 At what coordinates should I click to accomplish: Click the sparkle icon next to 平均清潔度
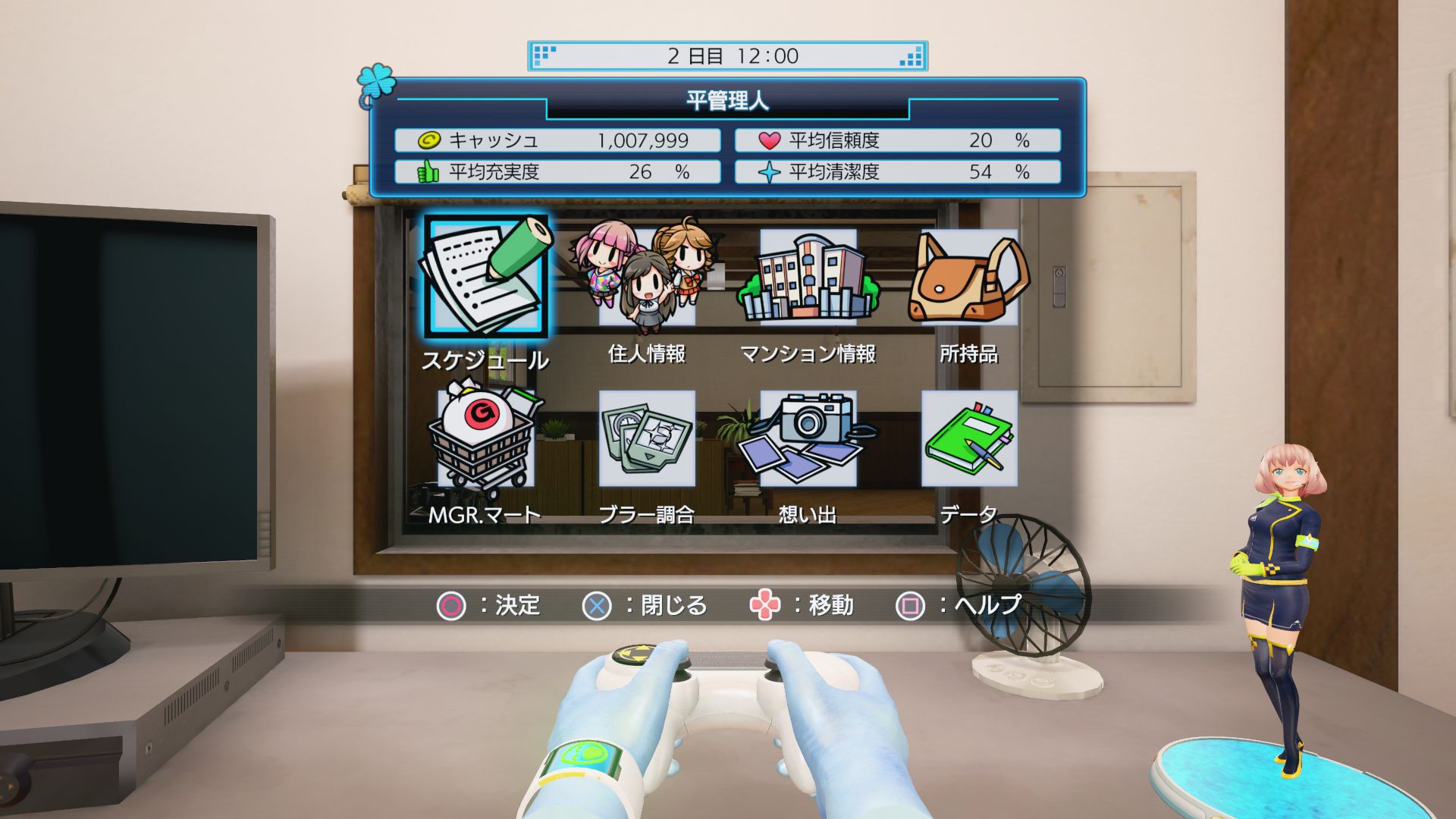769,171
